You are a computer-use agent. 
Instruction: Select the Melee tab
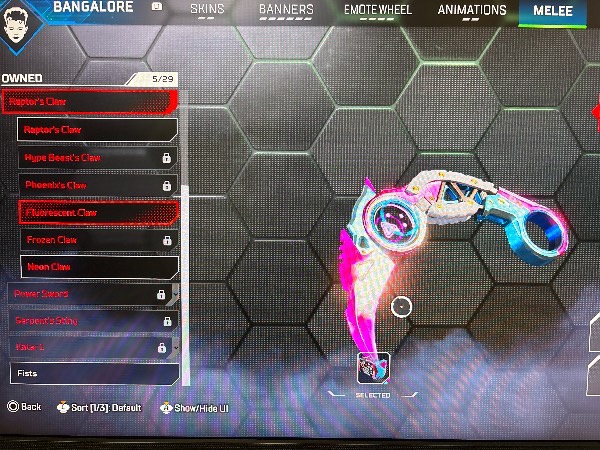tap(552, 10)
